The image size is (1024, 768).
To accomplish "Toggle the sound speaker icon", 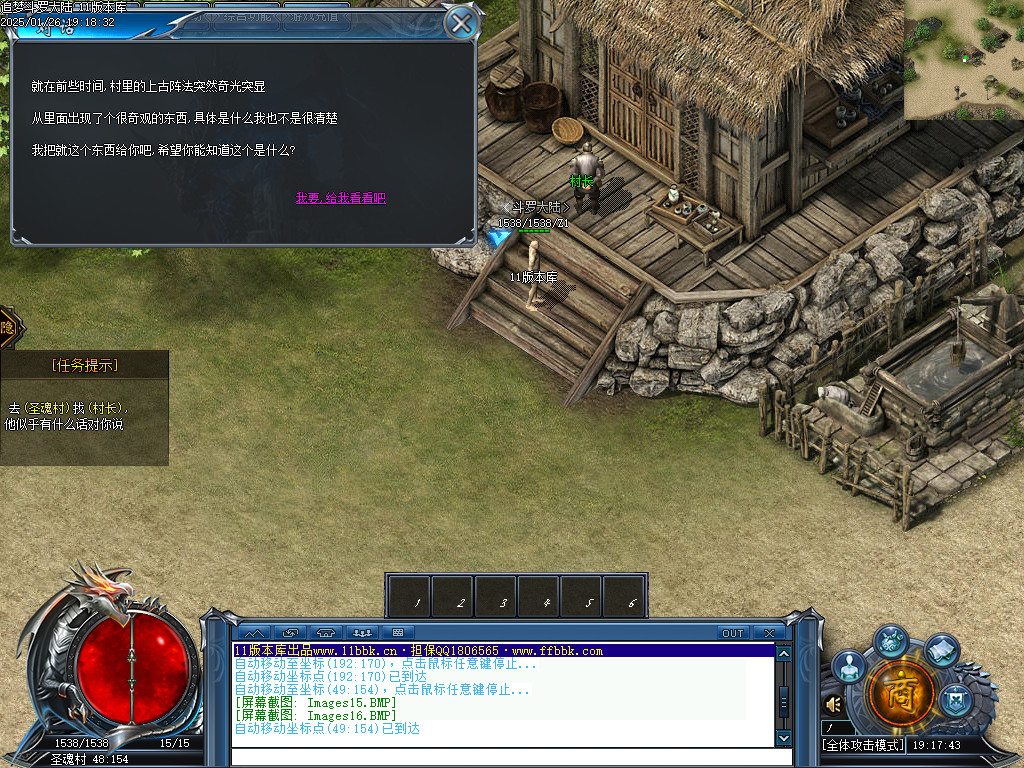I will 833,705.
